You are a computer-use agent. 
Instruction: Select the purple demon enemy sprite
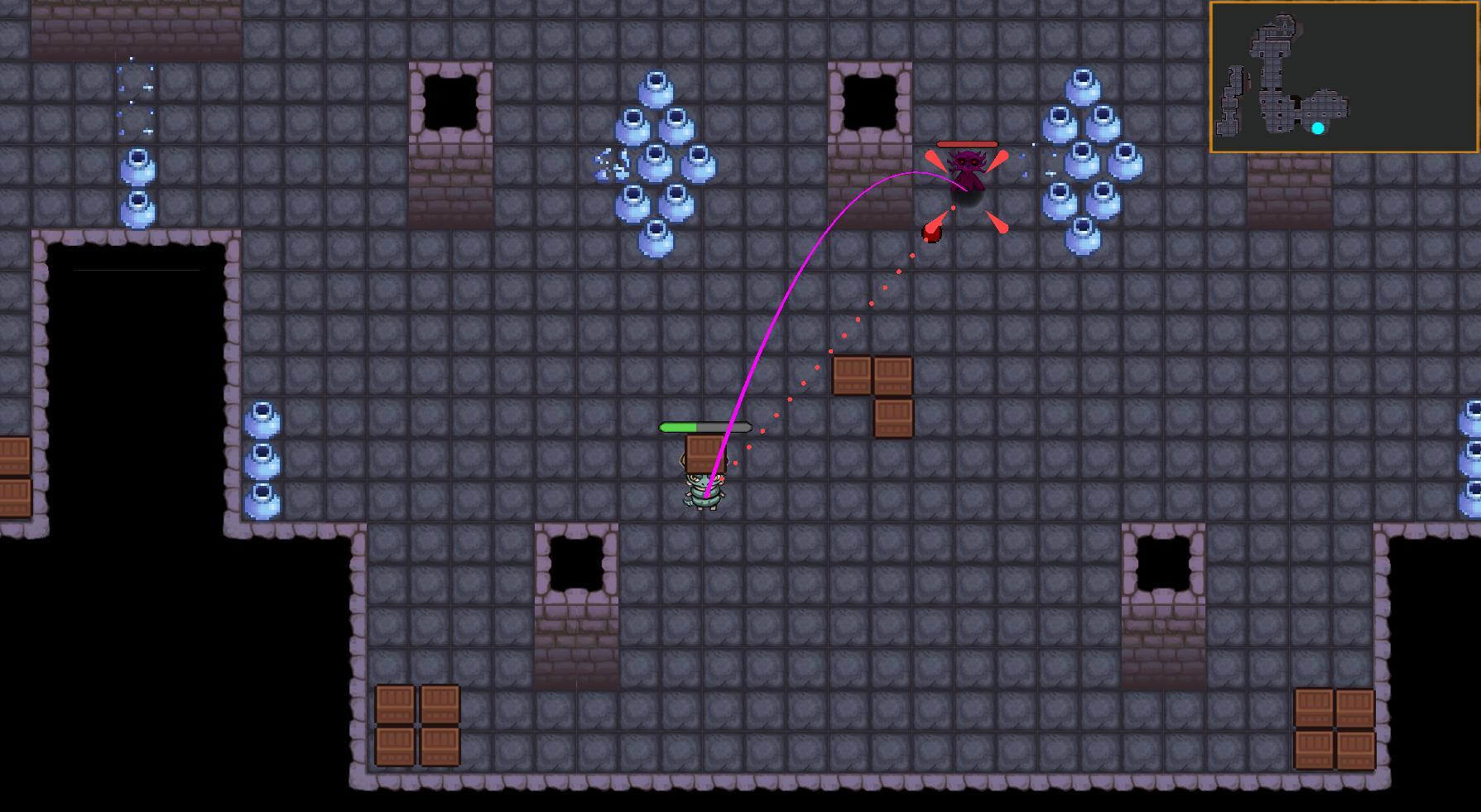coord(969,170)
